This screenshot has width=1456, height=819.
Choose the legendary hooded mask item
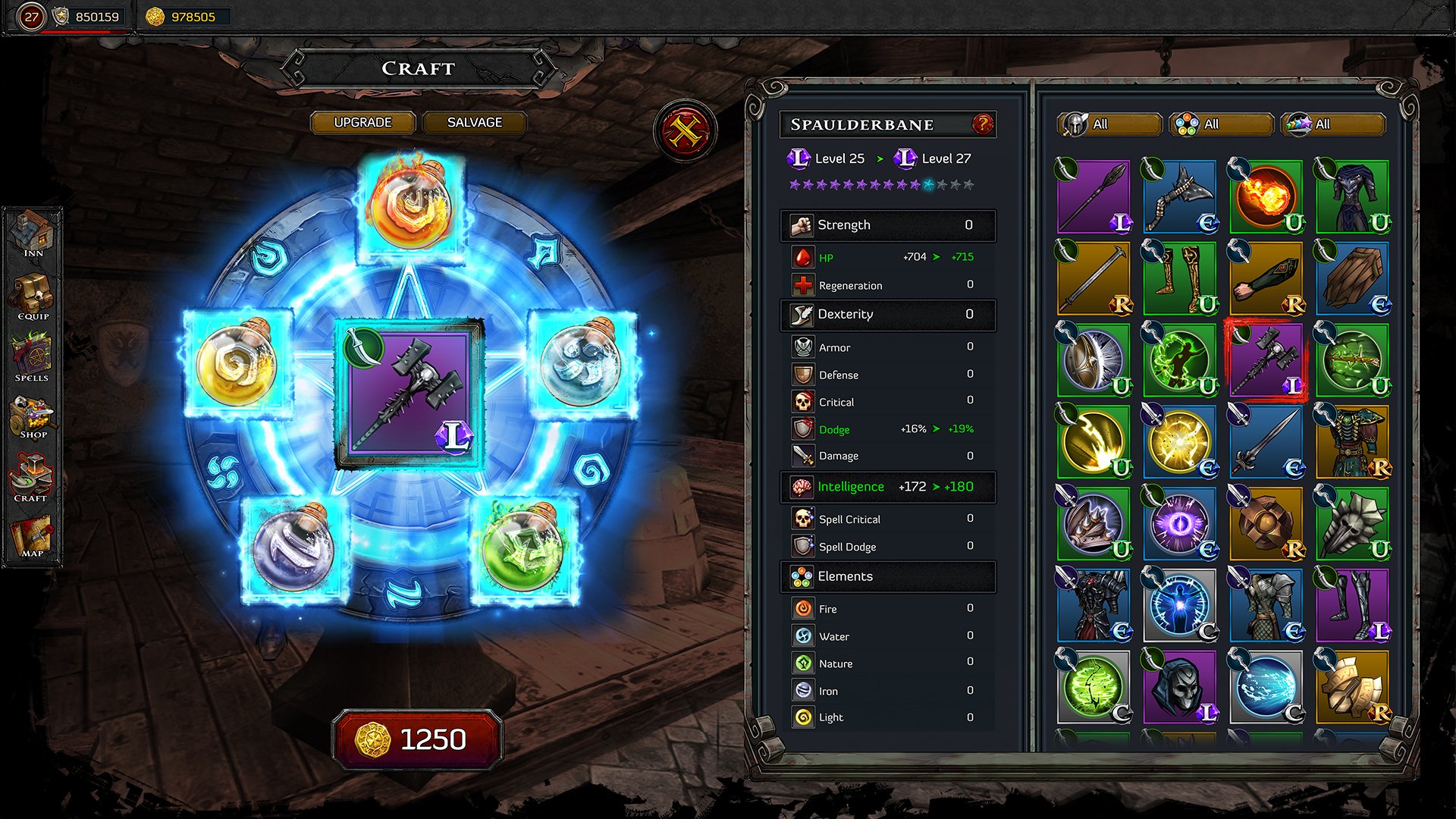click(1179, 686)
